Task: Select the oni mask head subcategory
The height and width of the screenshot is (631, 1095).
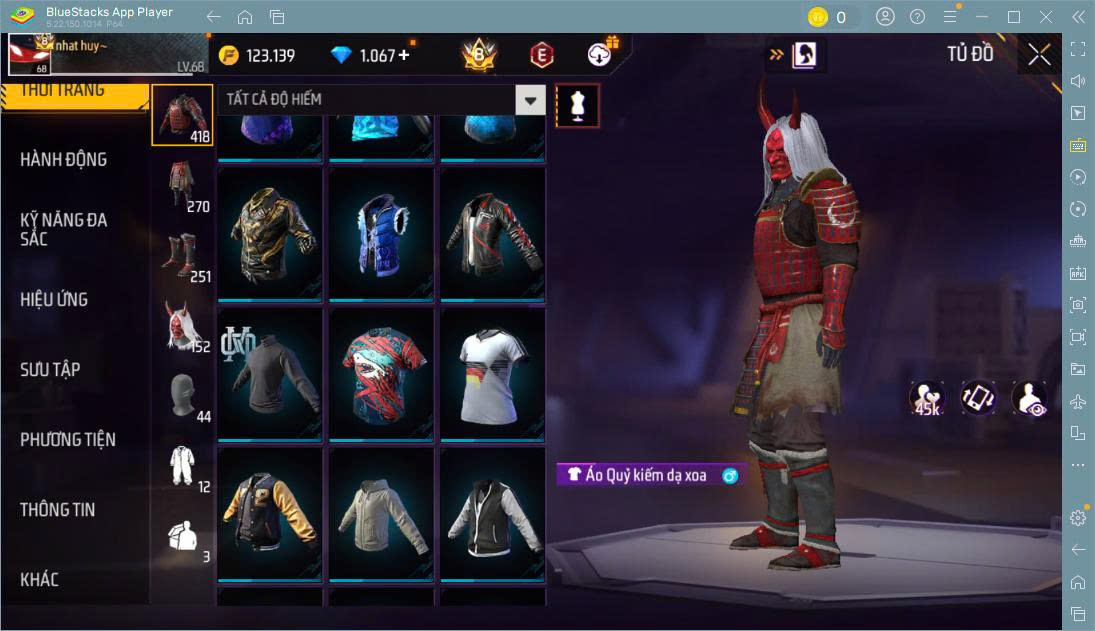Action: 182,325
